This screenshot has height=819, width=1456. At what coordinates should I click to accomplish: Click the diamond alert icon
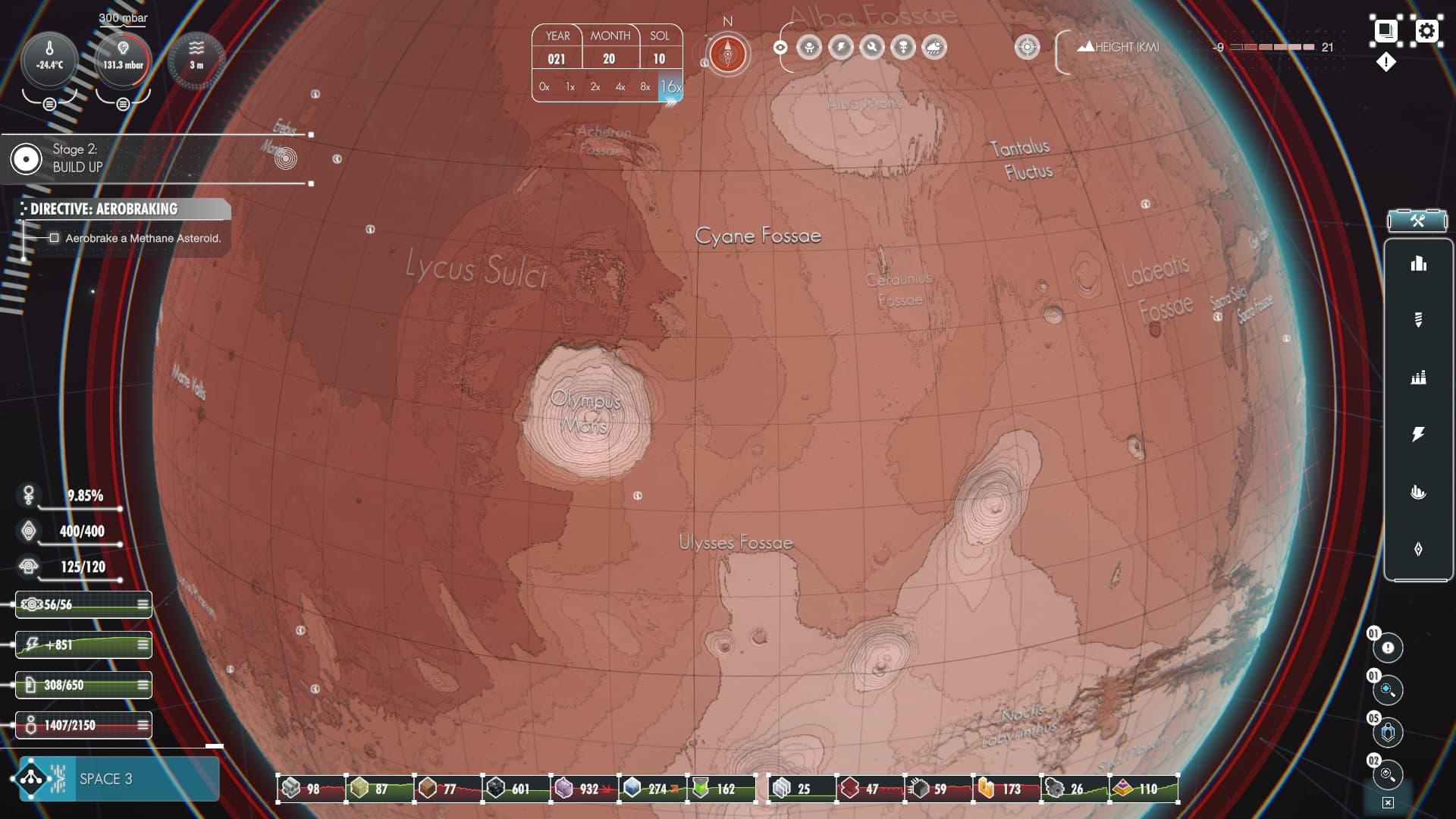click(x=1385, y=62)
